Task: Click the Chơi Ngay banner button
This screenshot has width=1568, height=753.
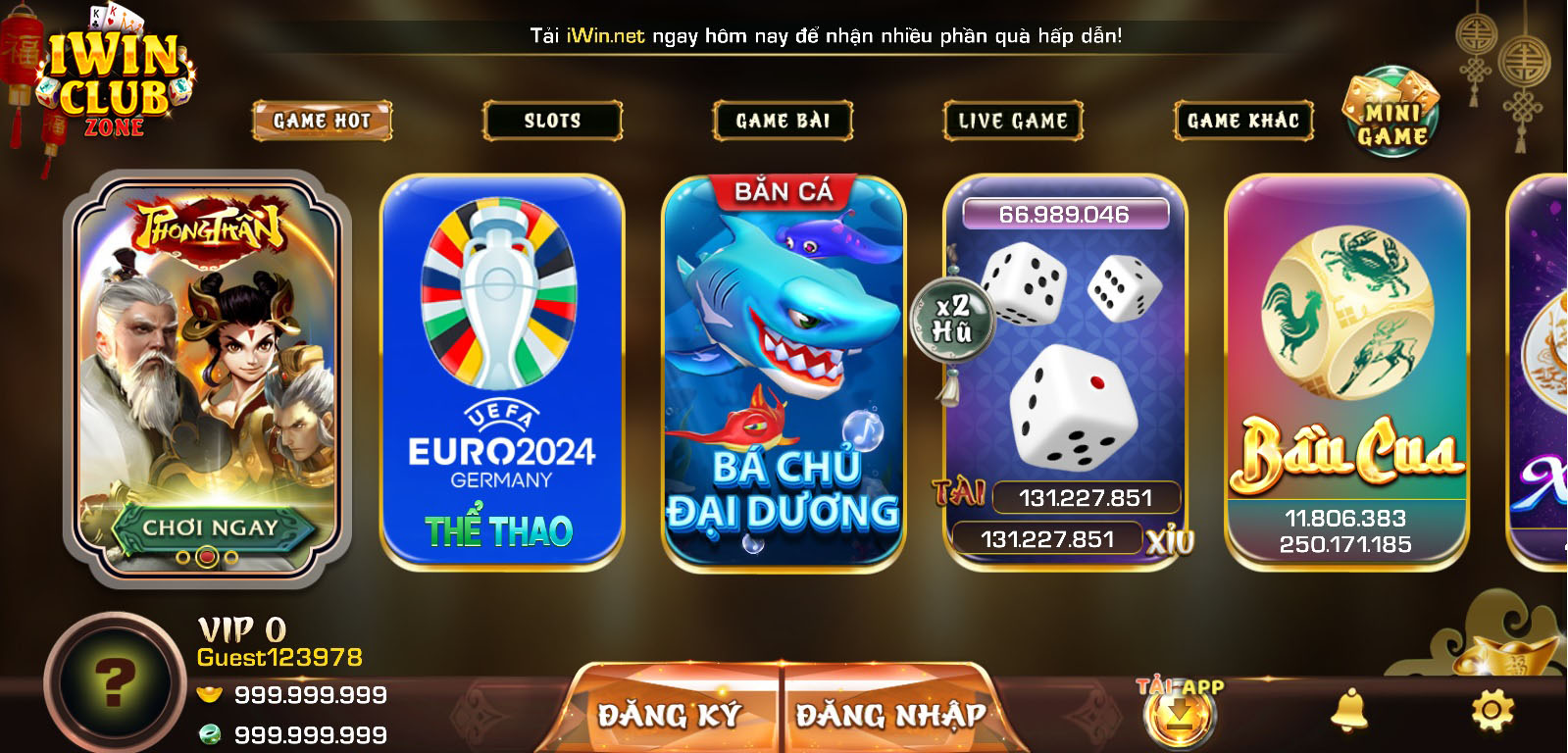Action: [210, 528]
